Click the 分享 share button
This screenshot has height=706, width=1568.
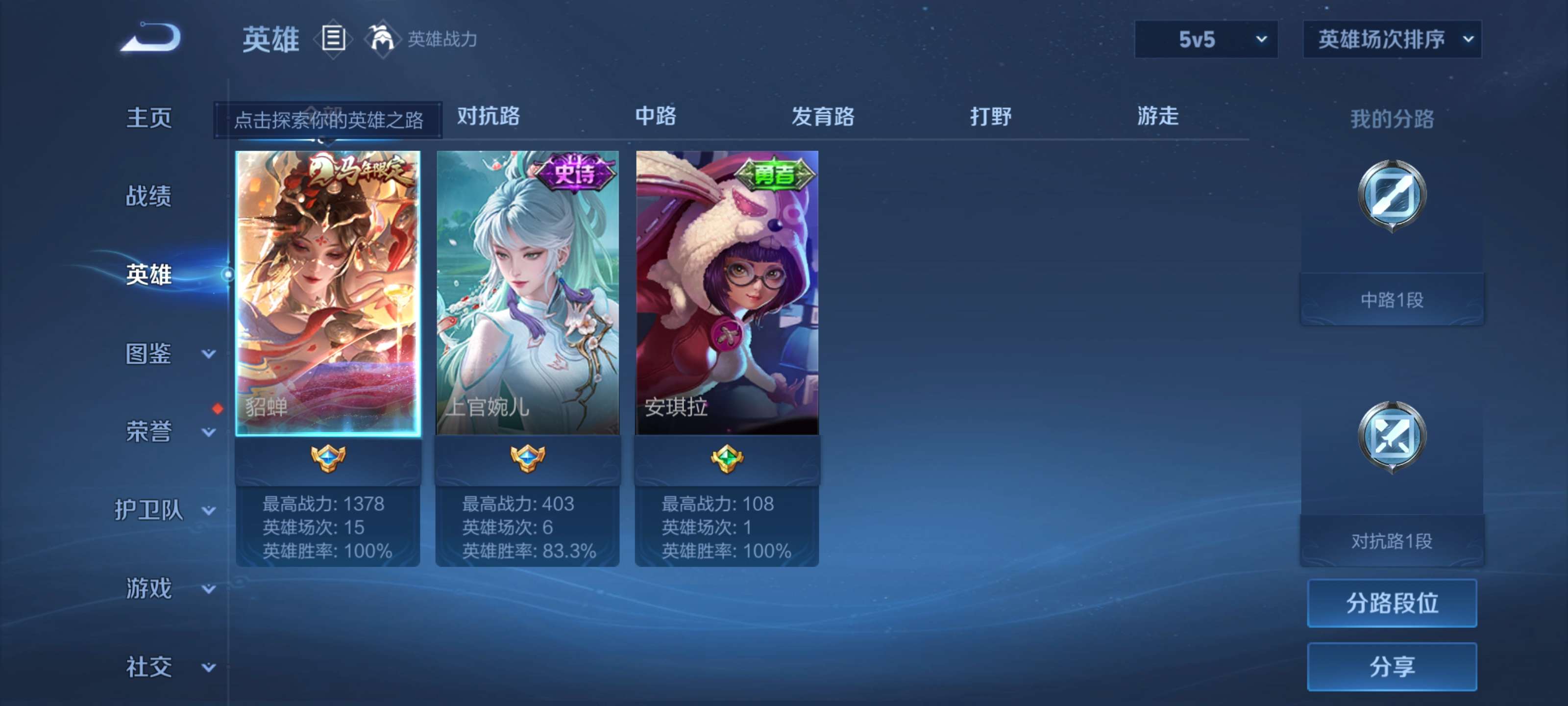pos(1392,666)
